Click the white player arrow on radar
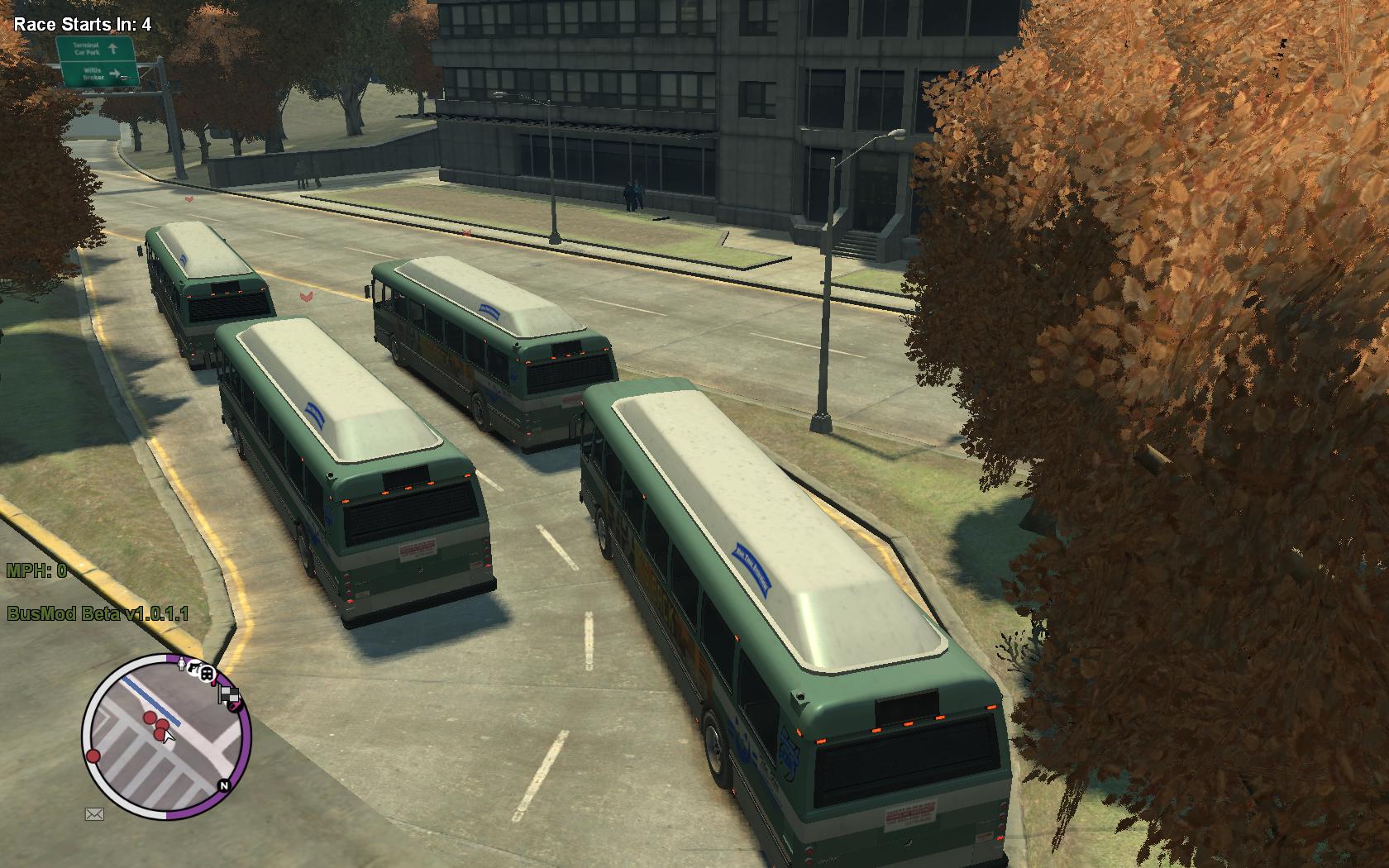The width and height of the screenshot is (1389, 868). pyautogui.click(x=169, y=735)
